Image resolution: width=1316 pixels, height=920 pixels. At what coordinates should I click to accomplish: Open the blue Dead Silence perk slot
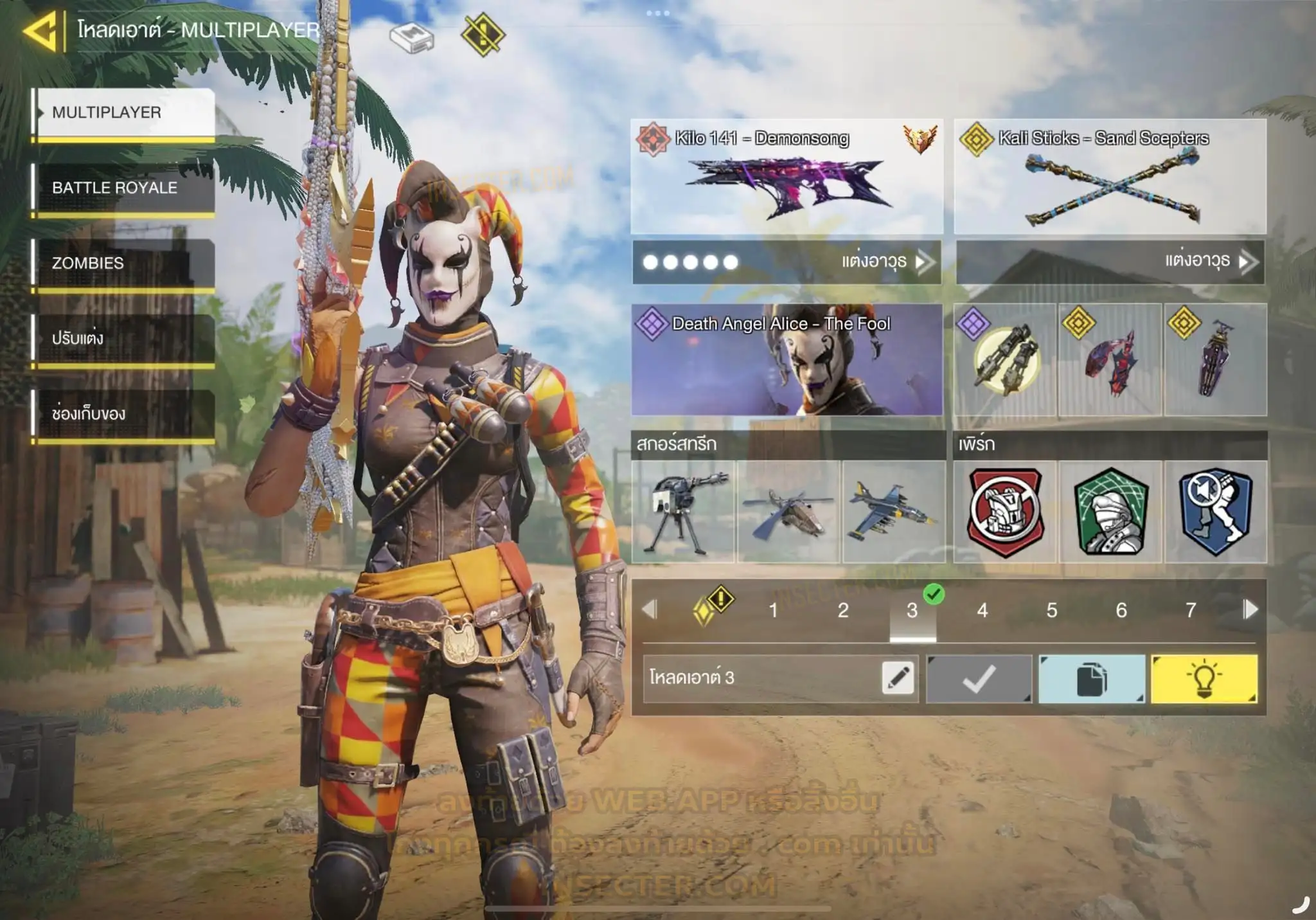pos(1216,512)
